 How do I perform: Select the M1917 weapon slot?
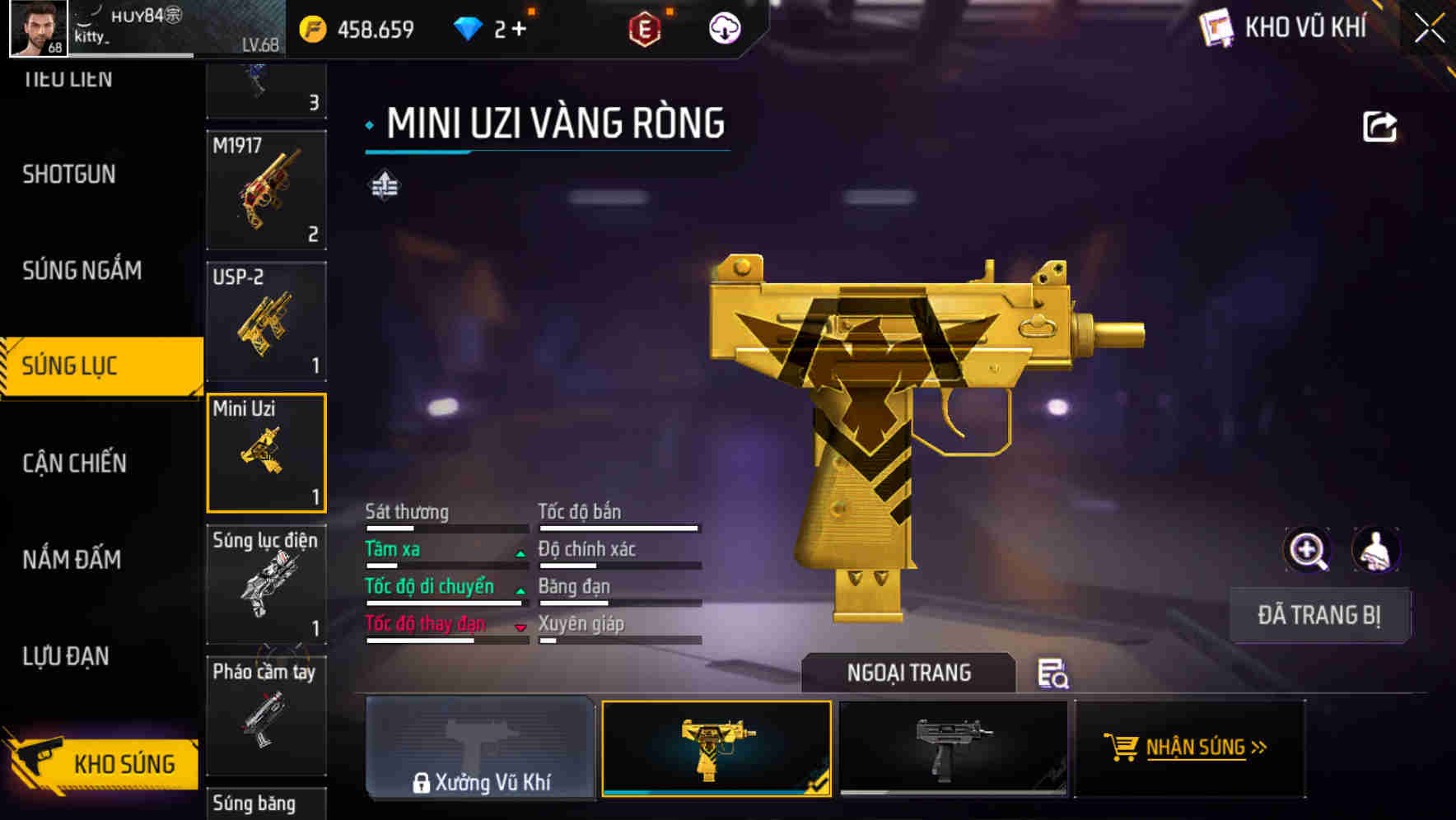(x=266, y=190)
